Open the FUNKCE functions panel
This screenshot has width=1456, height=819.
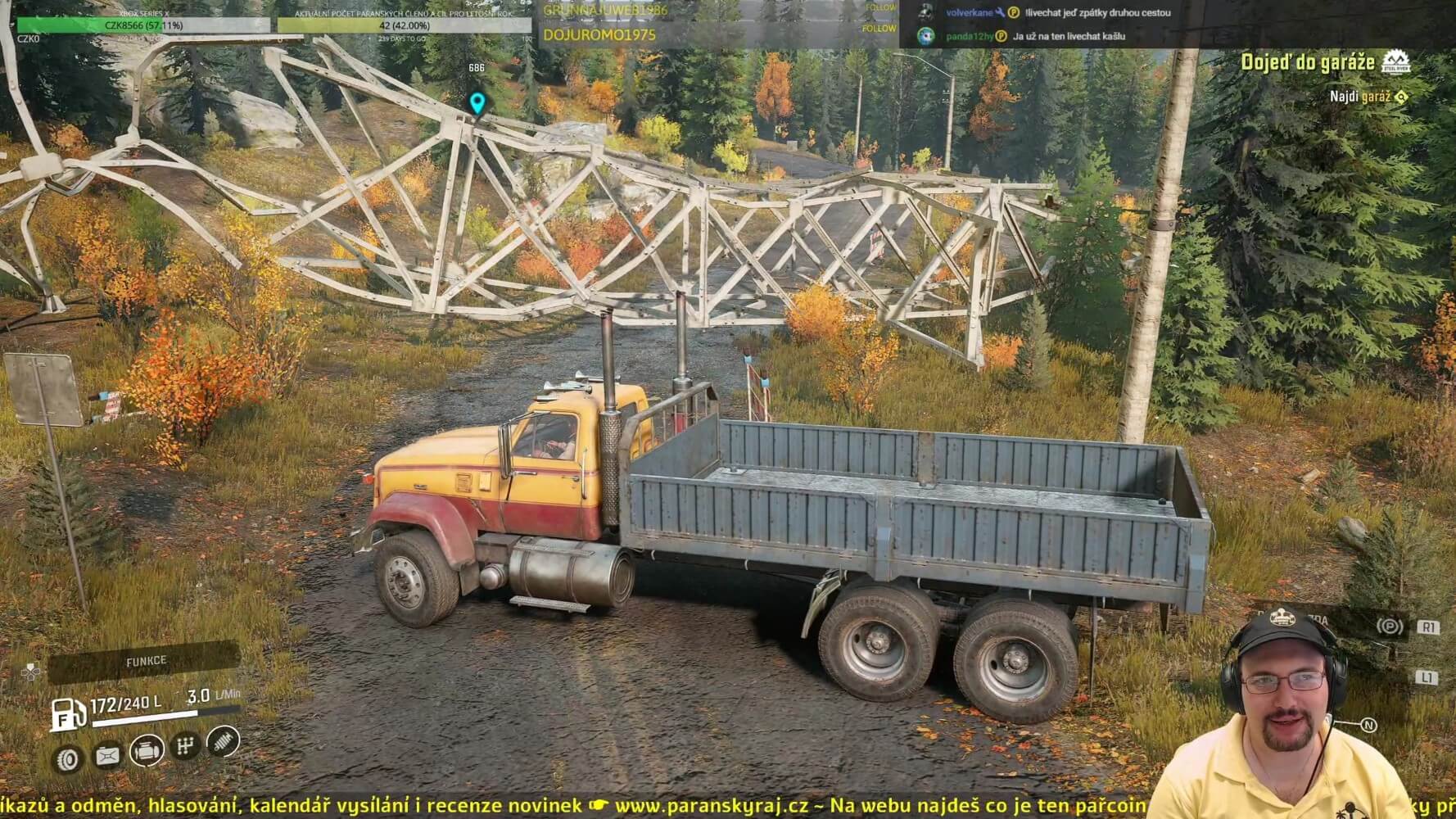click(x=145, y=661)
